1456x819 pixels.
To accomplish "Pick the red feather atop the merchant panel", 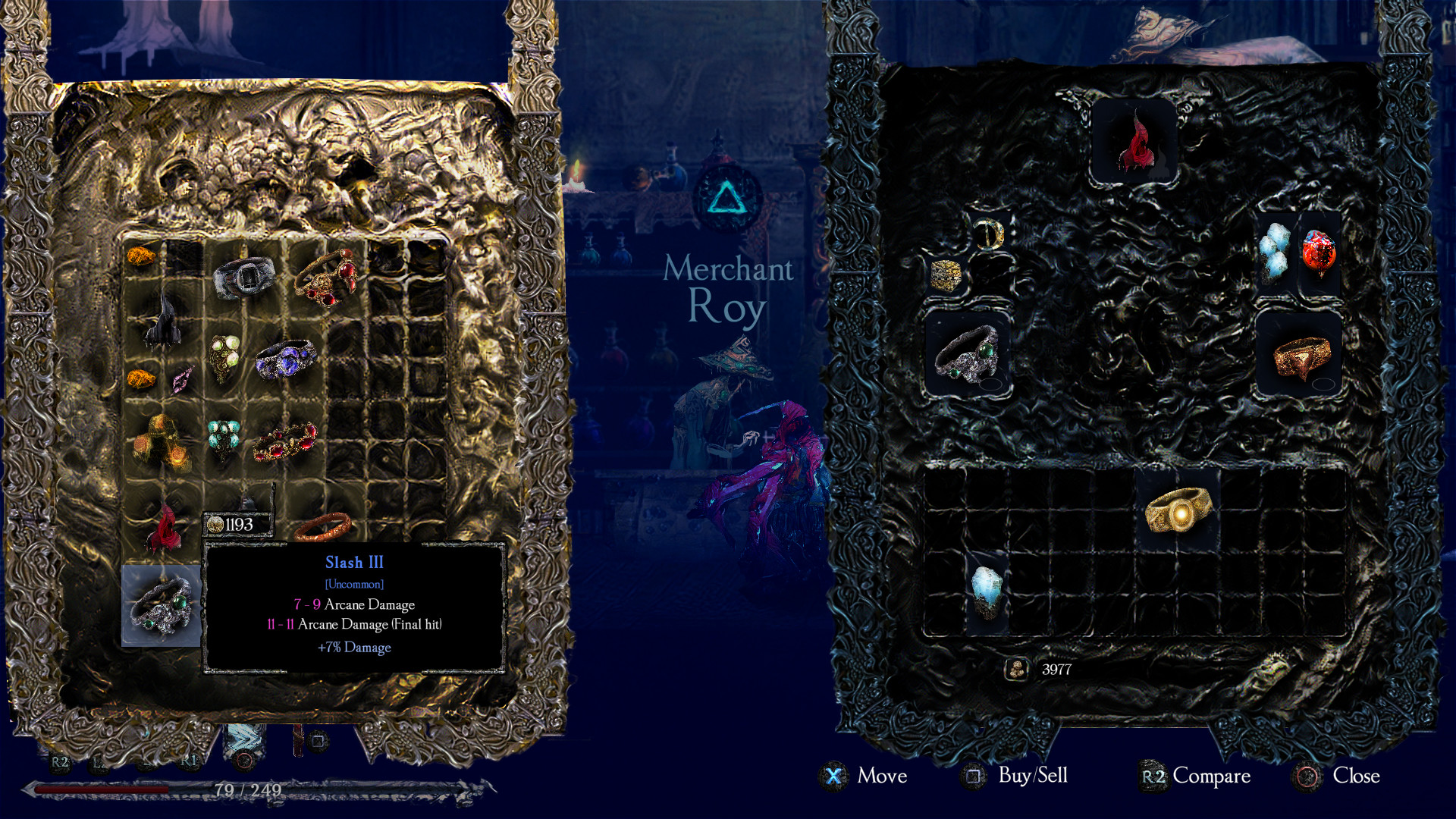I will [x=1134, y=144].
